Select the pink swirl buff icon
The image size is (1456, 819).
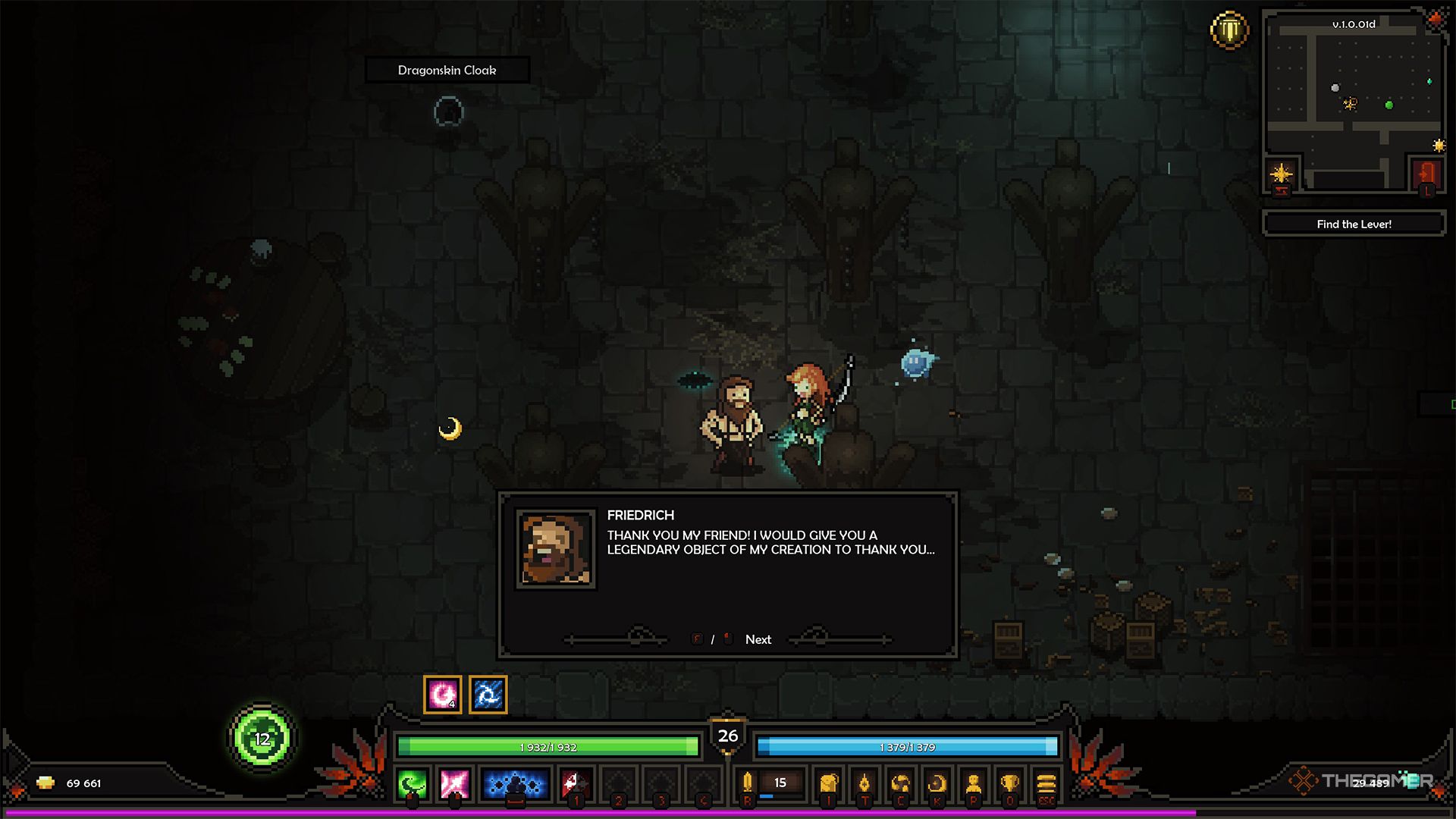click(443, 694)
